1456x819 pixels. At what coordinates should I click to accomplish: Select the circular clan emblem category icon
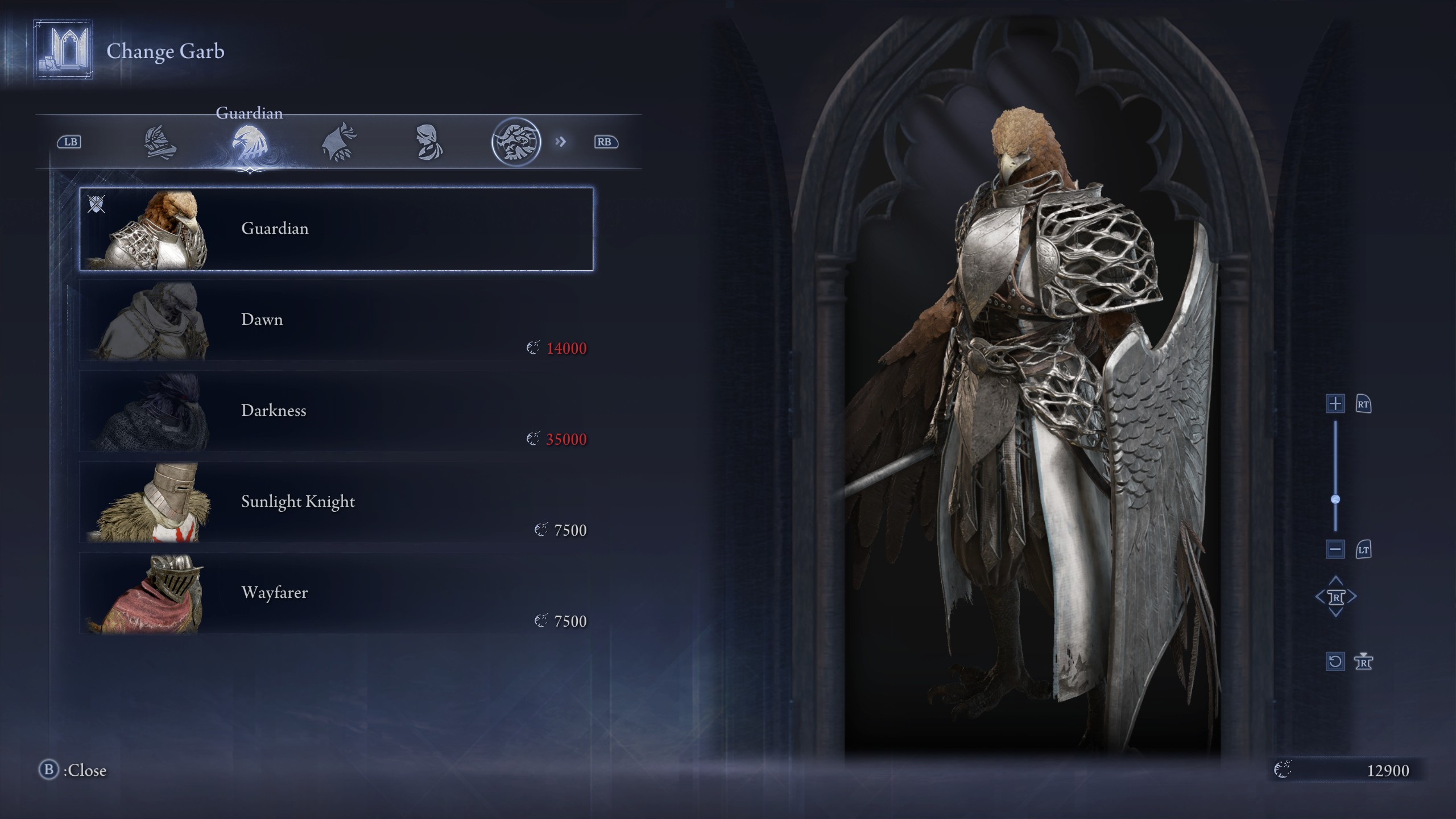pyautogui.click(x=516, y=142)
